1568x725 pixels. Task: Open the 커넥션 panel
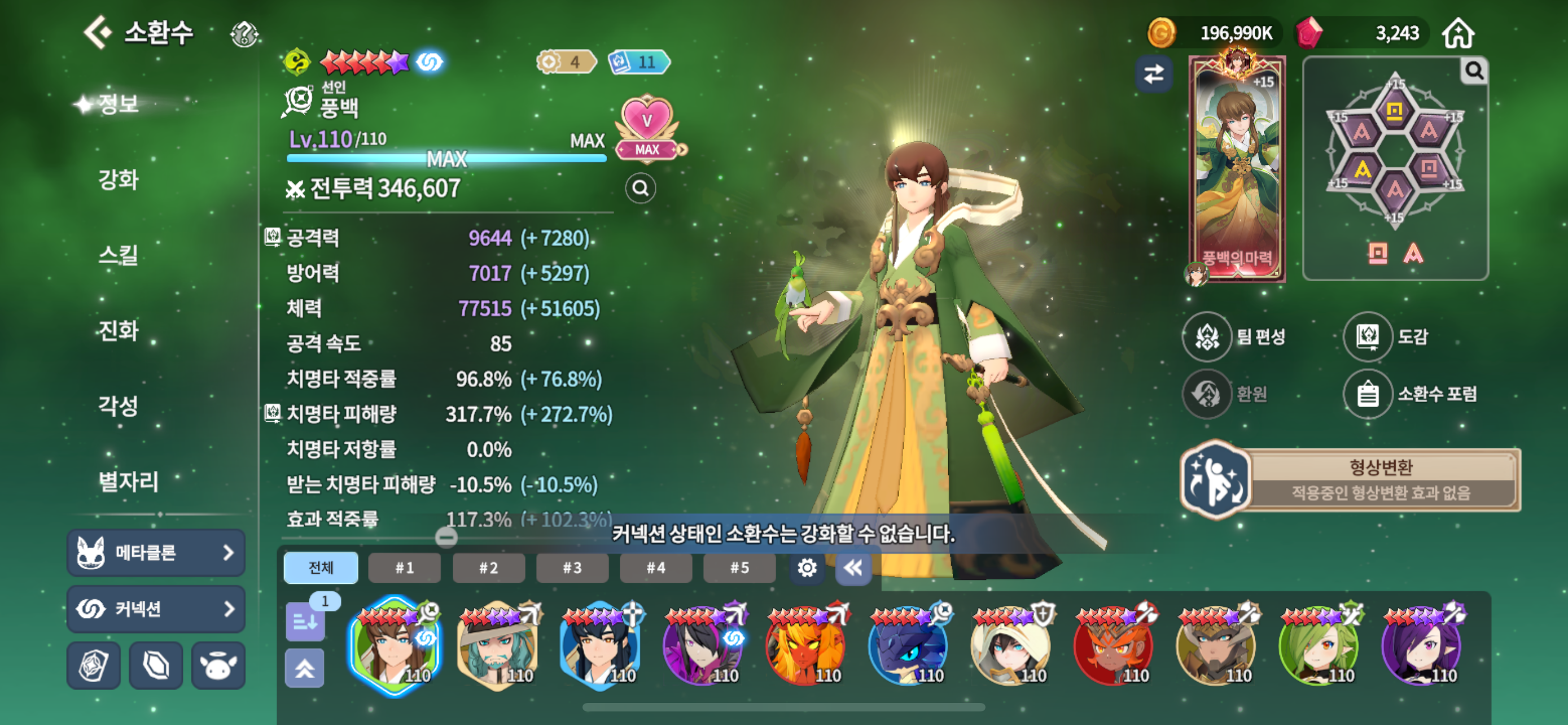coord(156,609)
